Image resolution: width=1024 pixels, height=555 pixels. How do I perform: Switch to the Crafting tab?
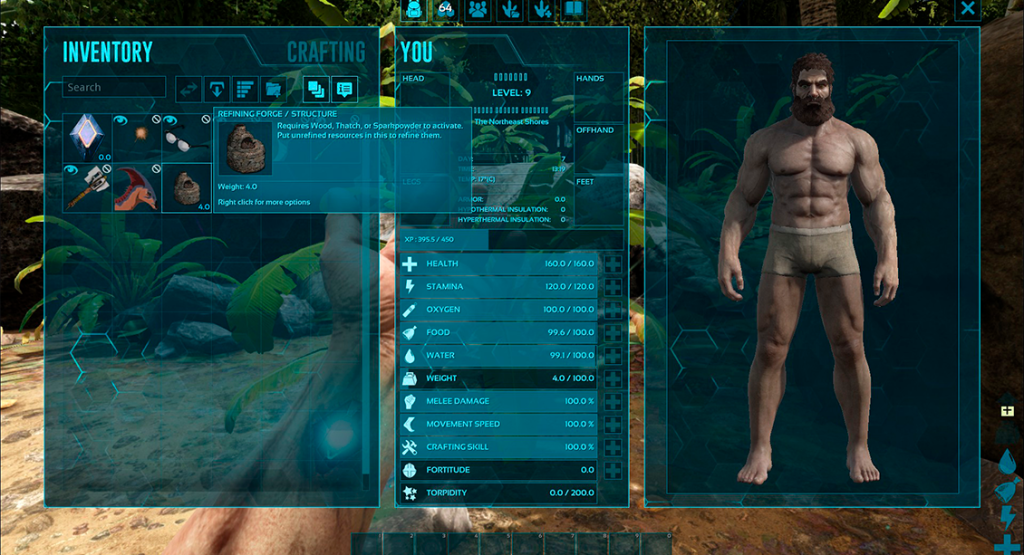pyautogui.click(x=326, y=52)
